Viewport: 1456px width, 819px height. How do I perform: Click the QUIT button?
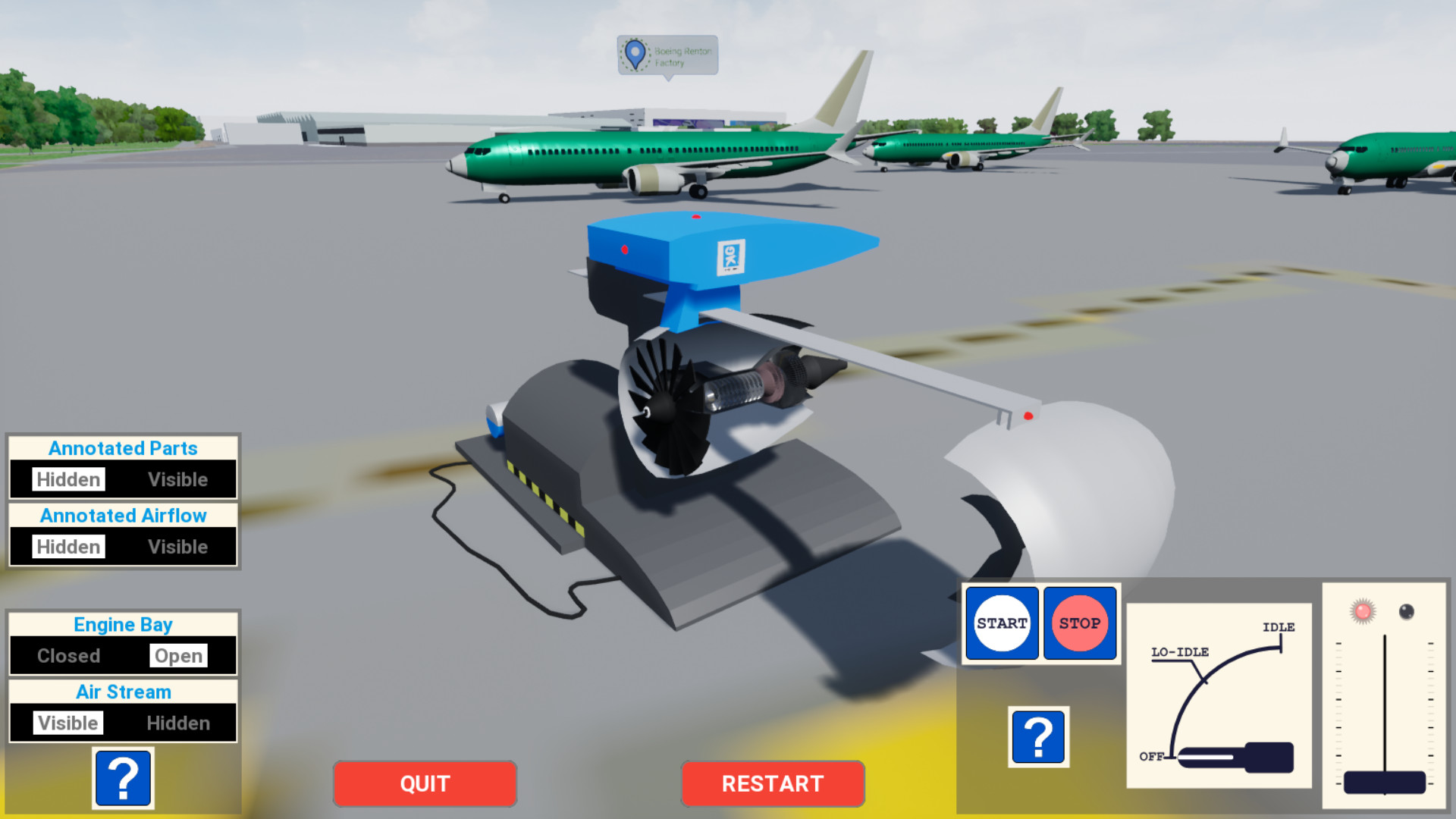tap(424, 783)
